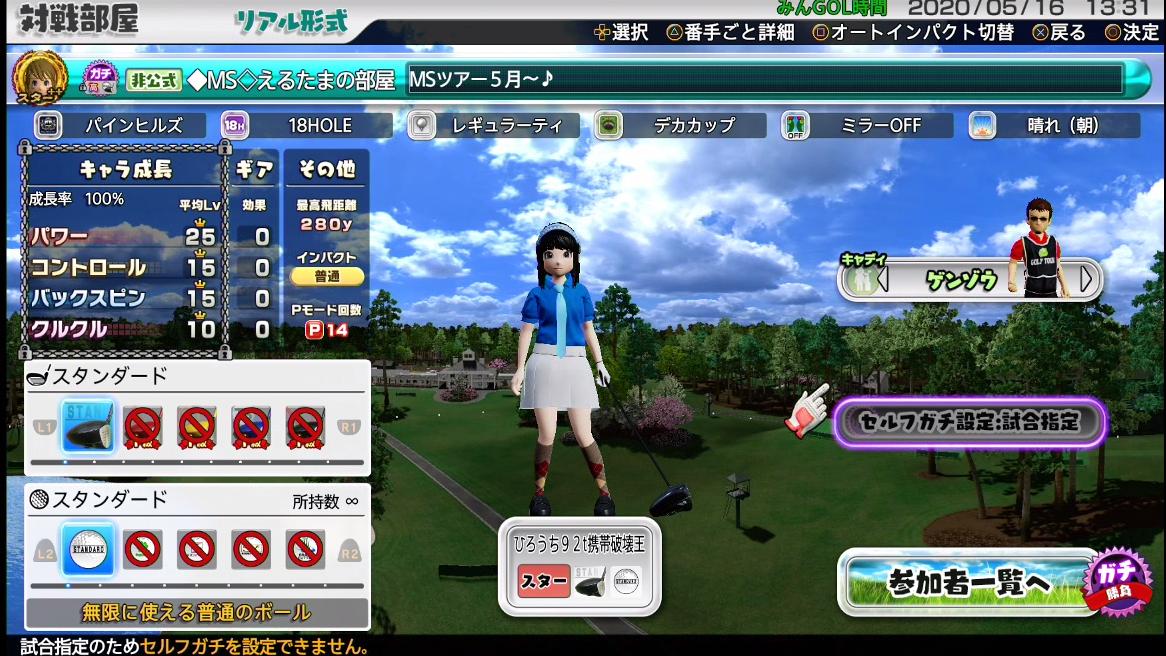This screenshot has width=1166, height=656.
Task: Click the room name MSツアー5月 field
Action: (x=765, y=80)
